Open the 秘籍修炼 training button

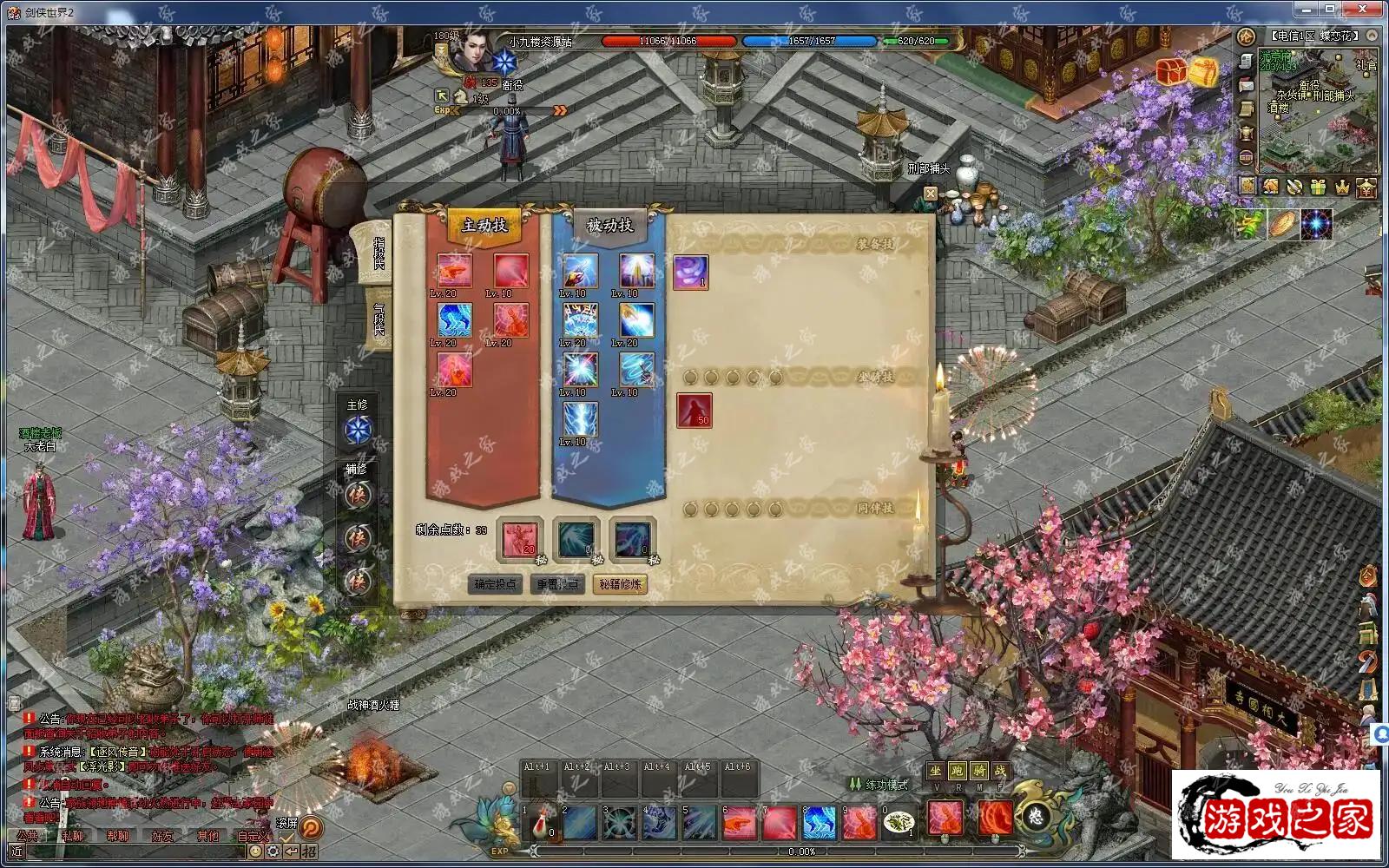pos(620,584)
